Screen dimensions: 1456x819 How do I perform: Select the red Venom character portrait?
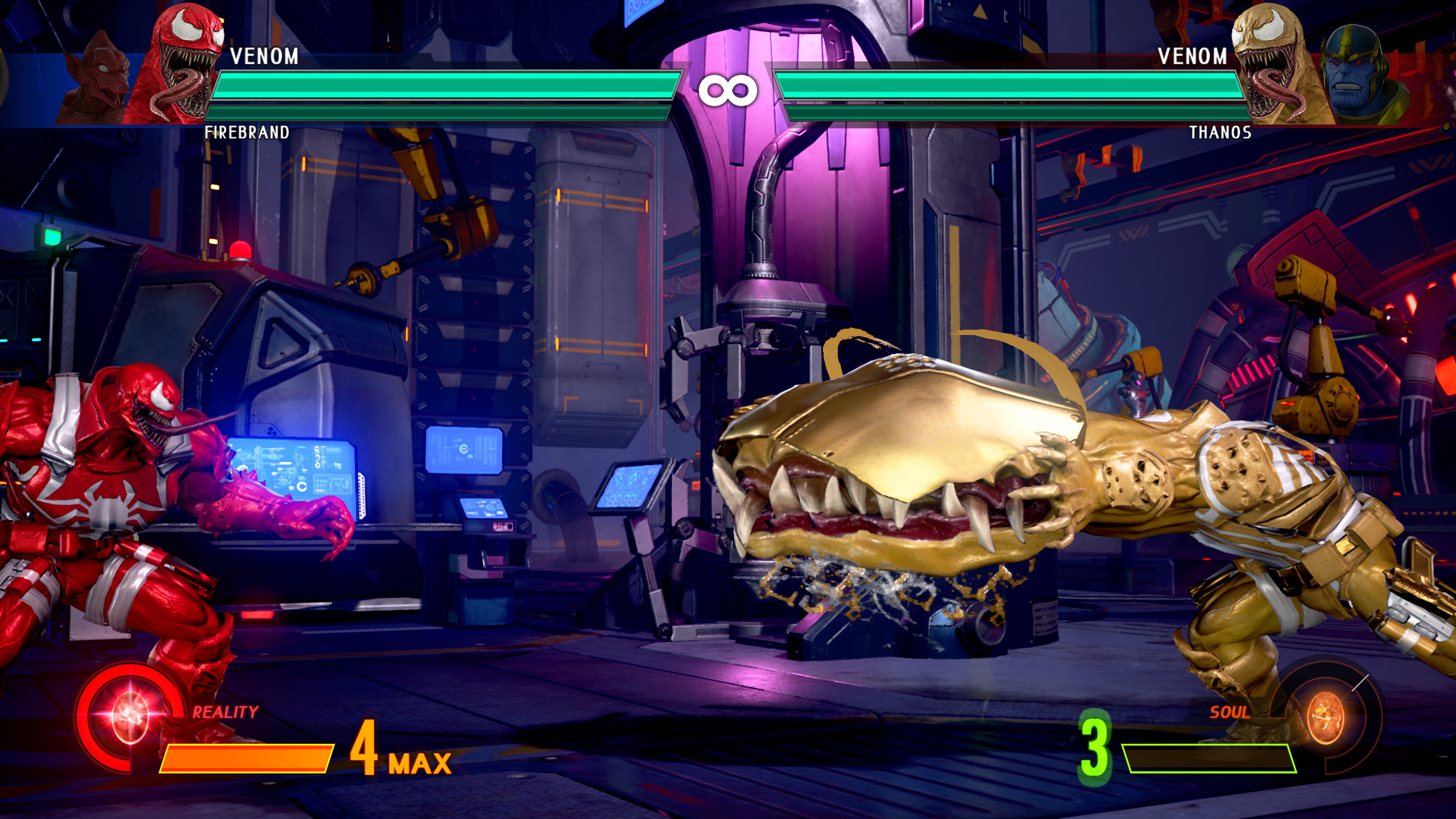click(x=182, y=63)
